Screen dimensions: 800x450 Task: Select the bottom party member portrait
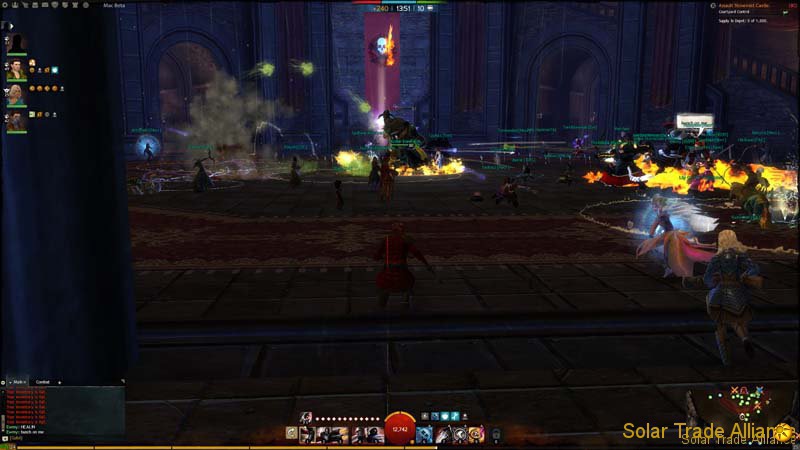16,121
